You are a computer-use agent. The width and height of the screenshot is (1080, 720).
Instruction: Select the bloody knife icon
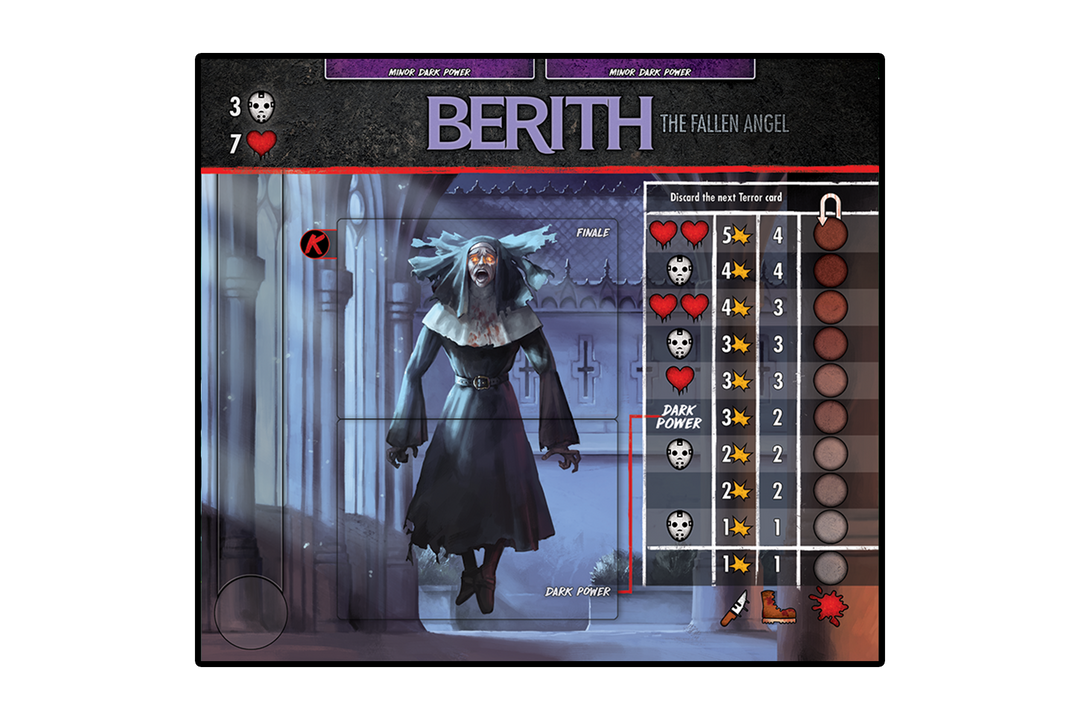pos(734,608)
